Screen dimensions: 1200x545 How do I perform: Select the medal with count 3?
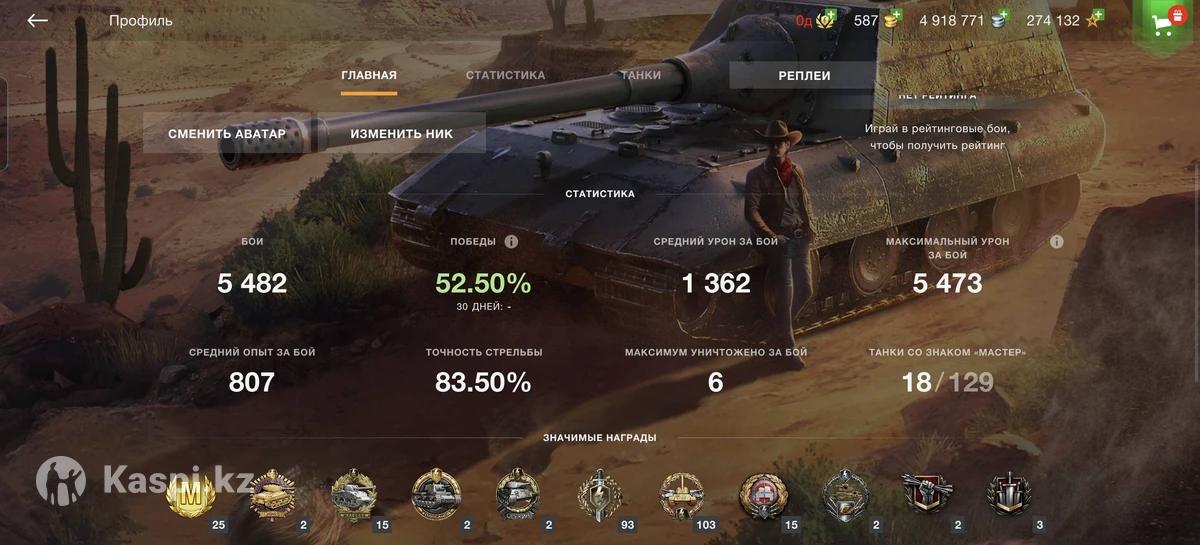point(1008,493)
